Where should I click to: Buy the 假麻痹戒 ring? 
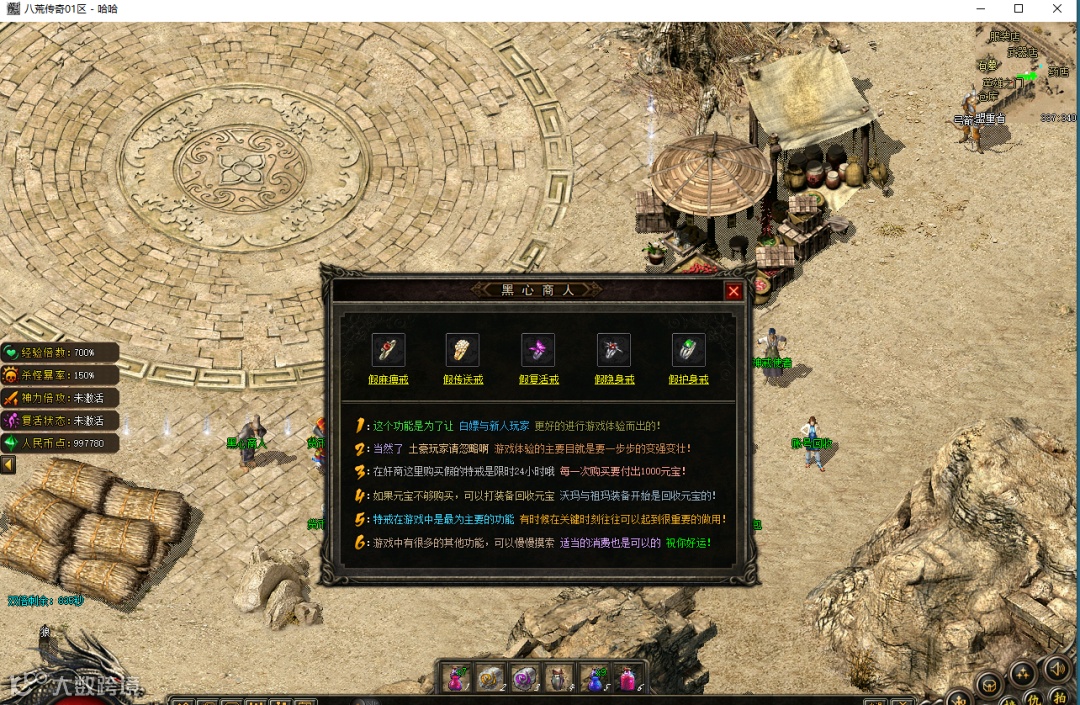click(x=388, y=350)
